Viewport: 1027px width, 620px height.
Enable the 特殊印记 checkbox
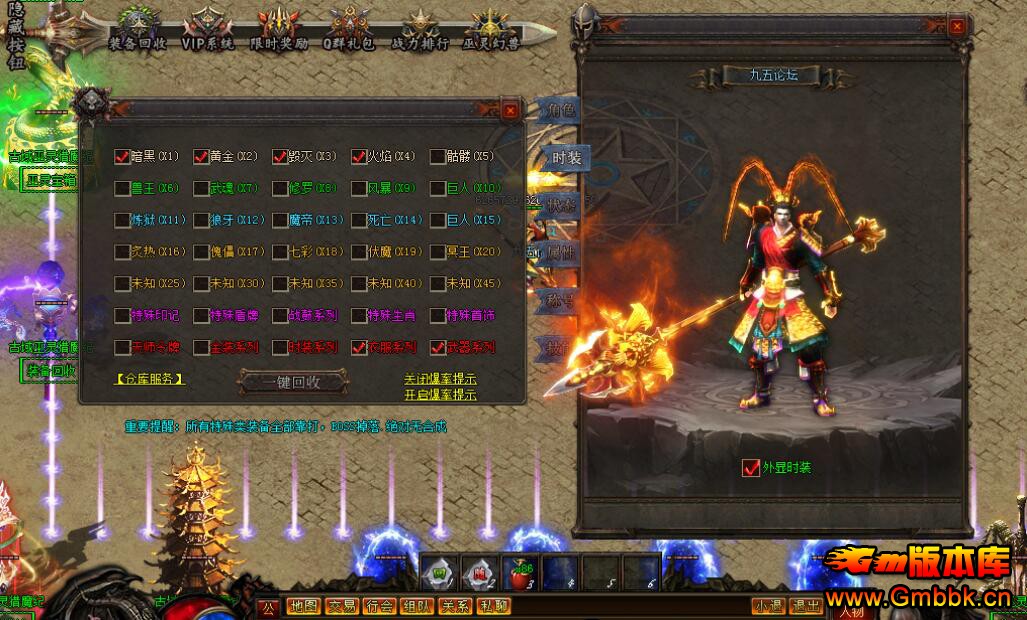(x=122, y=315)
